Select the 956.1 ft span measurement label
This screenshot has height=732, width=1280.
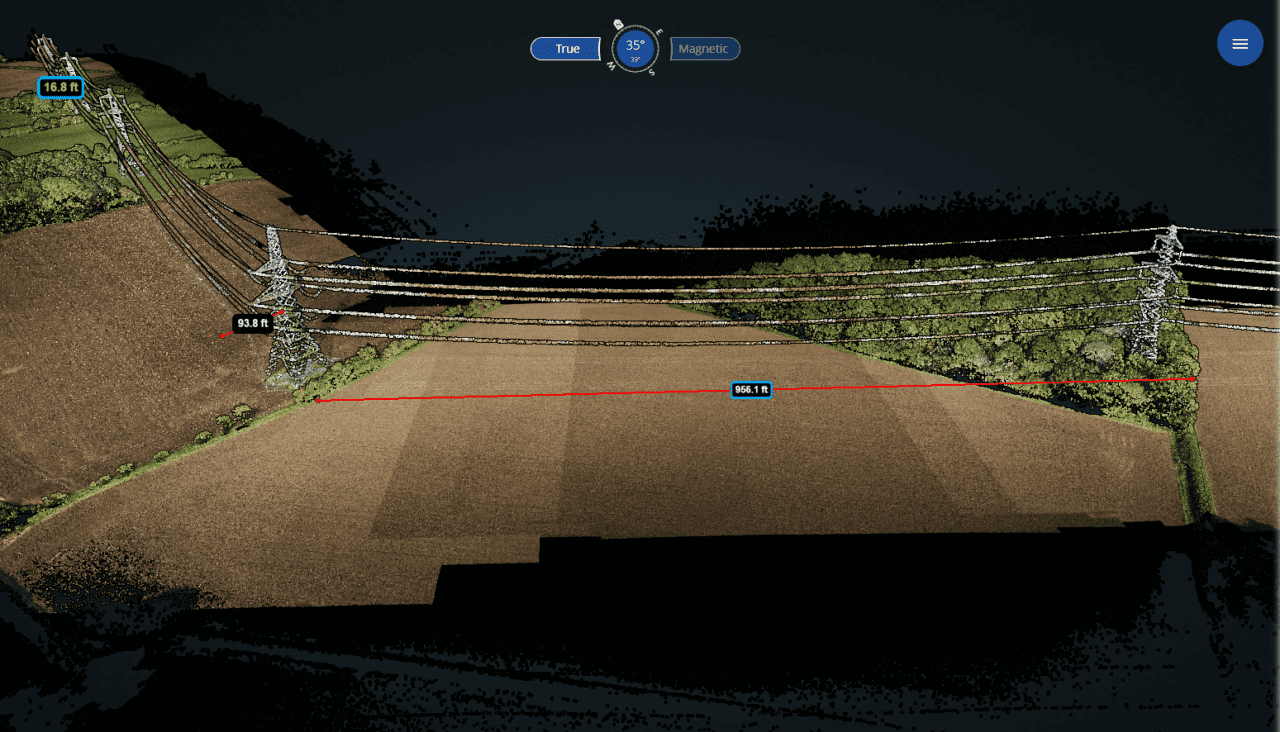click(751, 390)
